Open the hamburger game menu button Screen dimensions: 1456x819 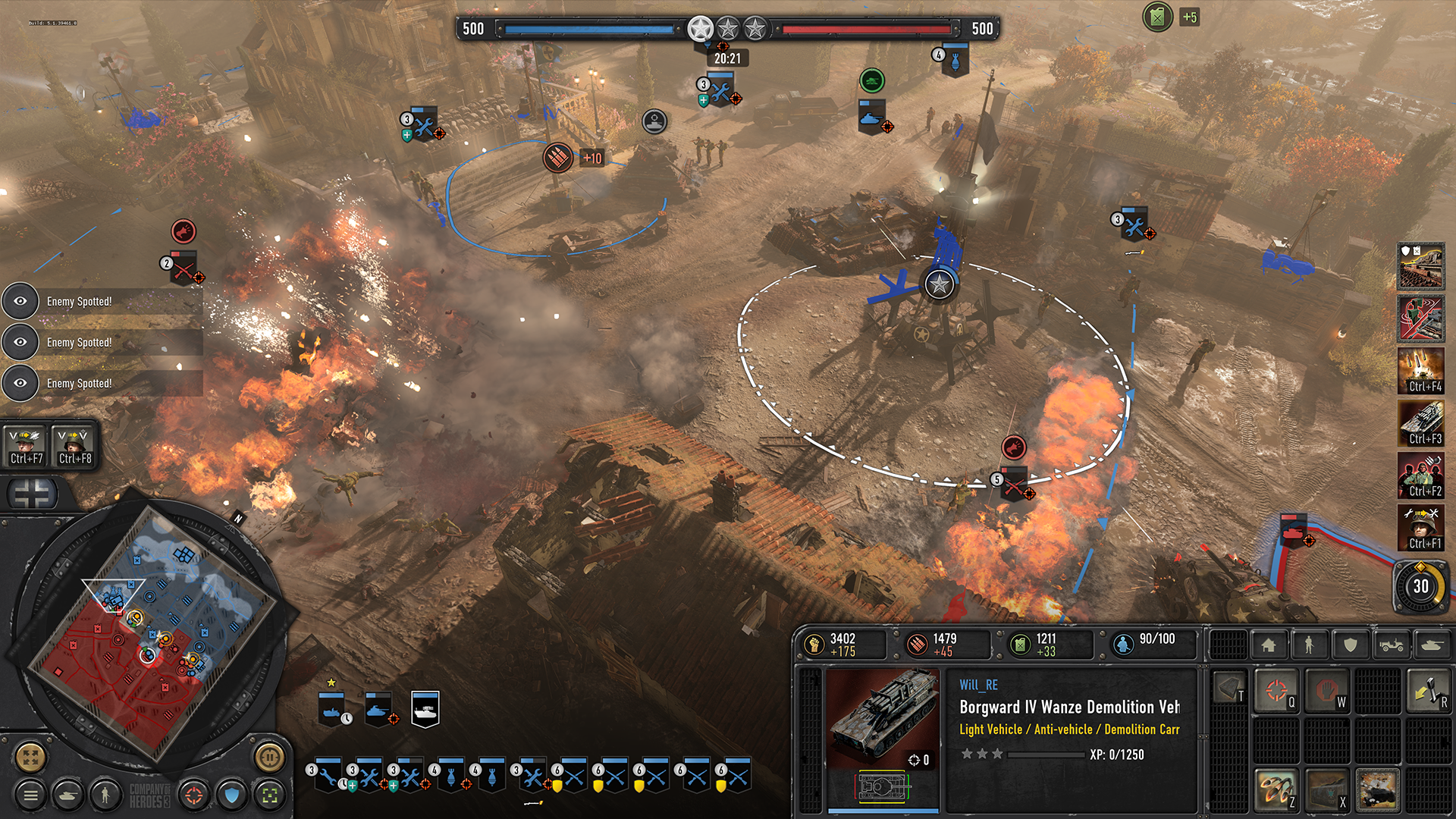[30, 795]
